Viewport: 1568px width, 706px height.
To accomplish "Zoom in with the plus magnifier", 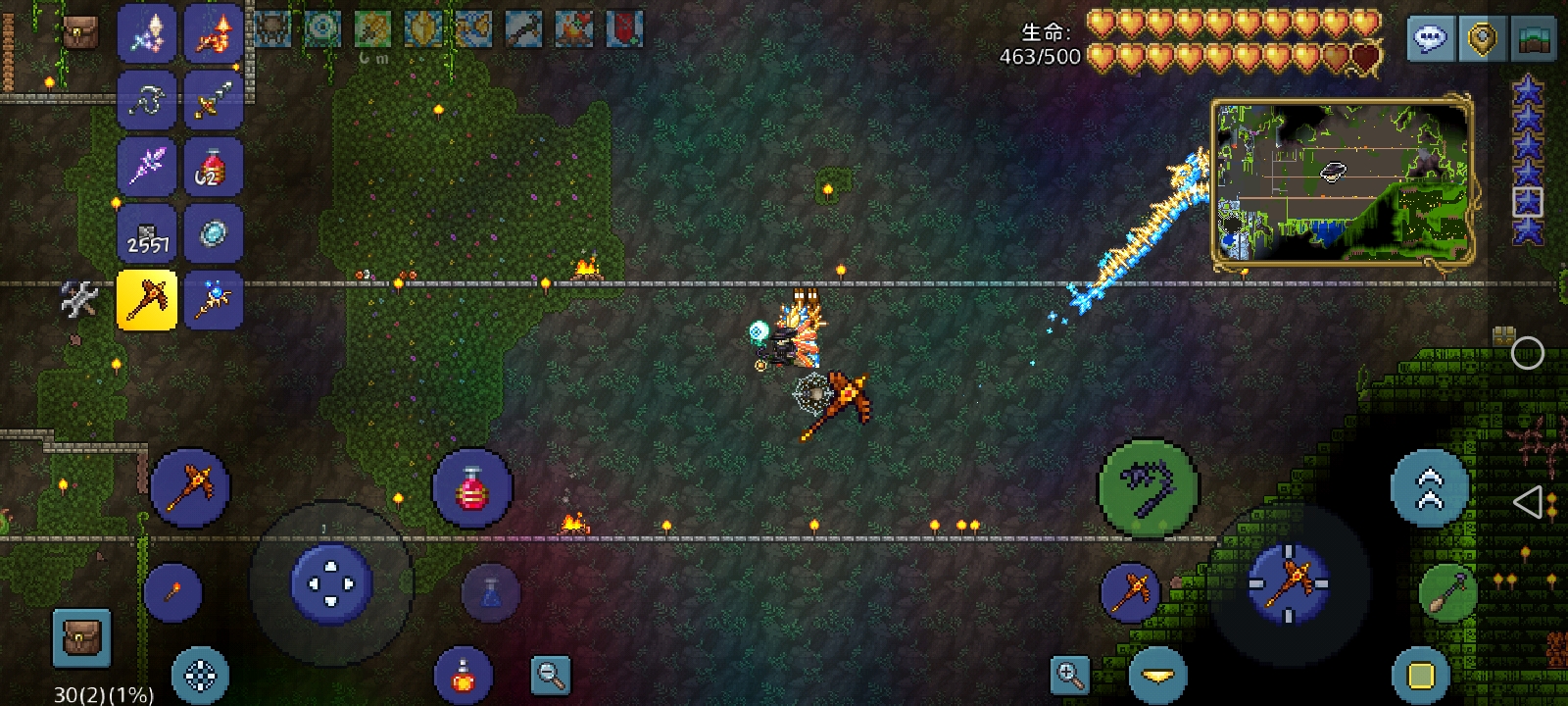I will click(x=1069, y=675).
